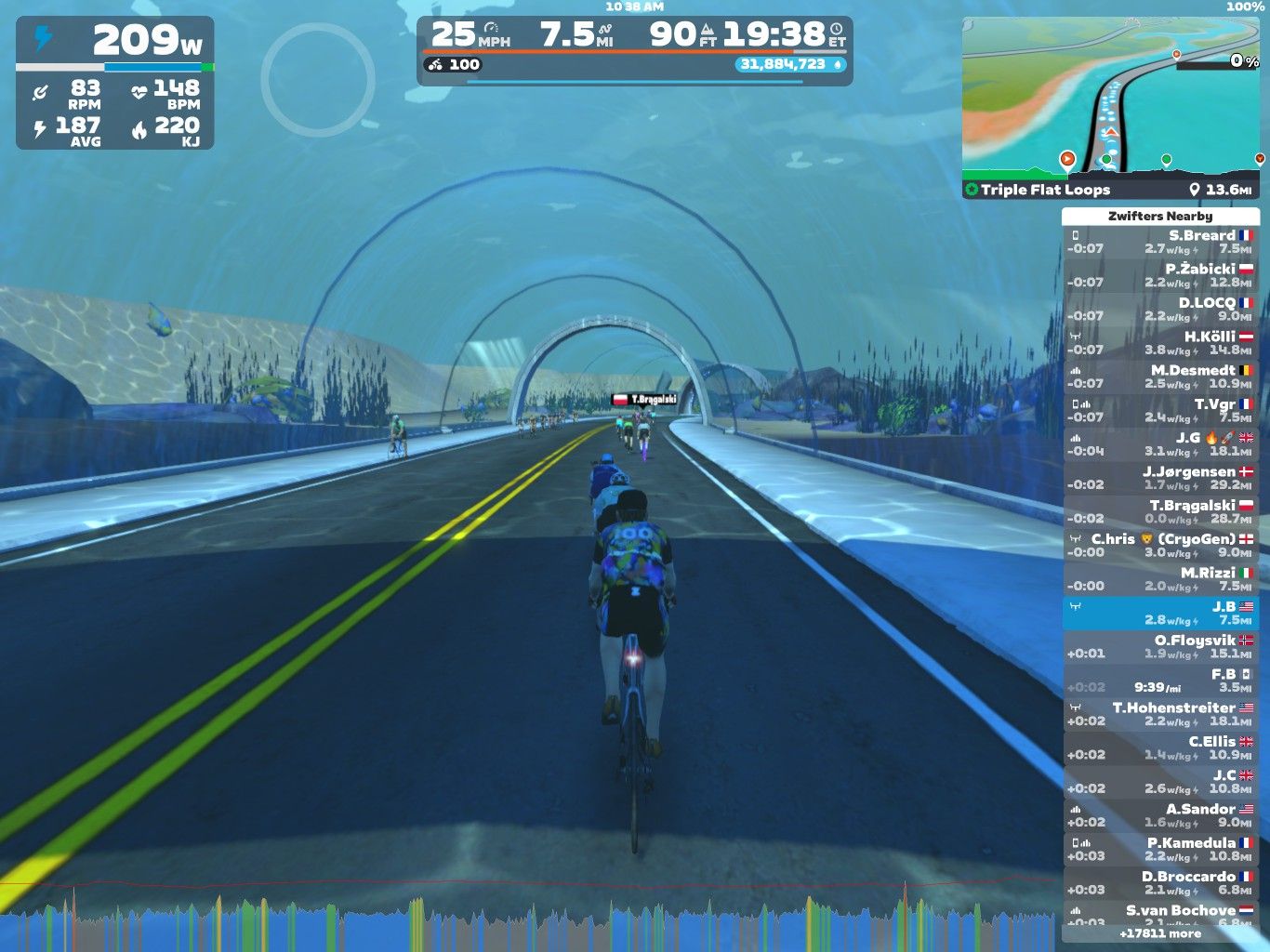1270x952 pixels.
Task: Select D.LOCQ in the rider list
Action: click(1160, 309)
